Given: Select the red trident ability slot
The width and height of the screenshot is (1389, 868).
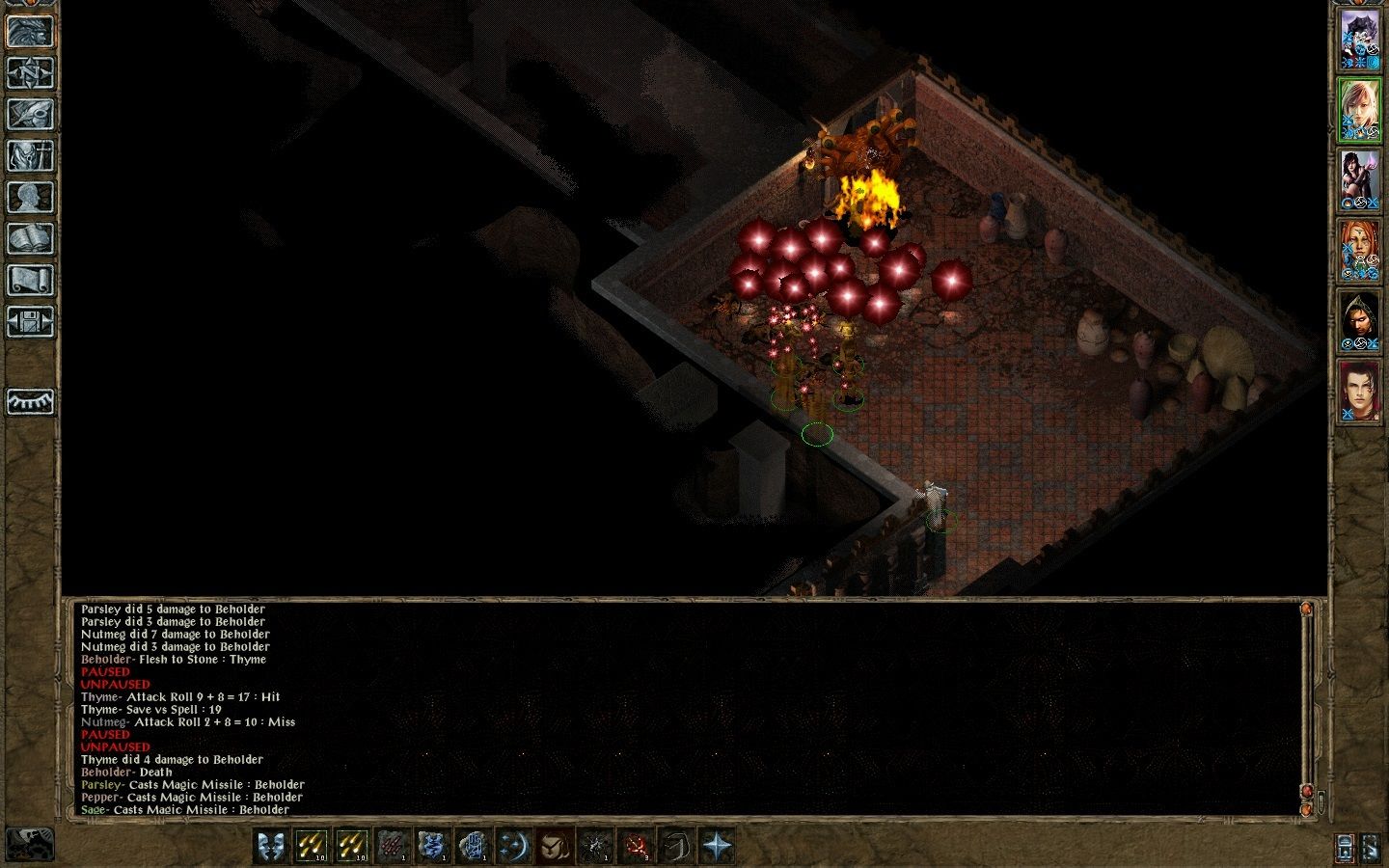Looking at the screenshot, I should click(636, 846).
